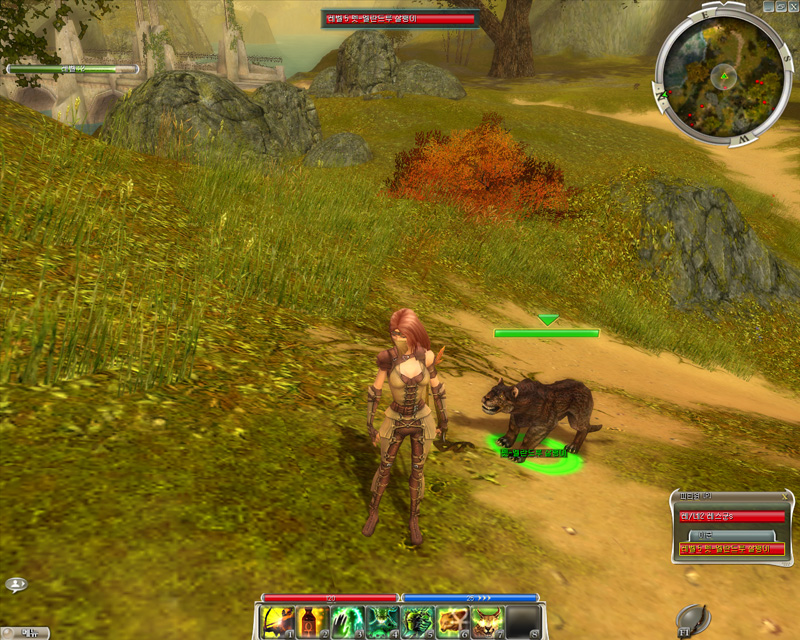
Task: Trigger the green horned beast skill in slot 4
Action: pos(383,622)
